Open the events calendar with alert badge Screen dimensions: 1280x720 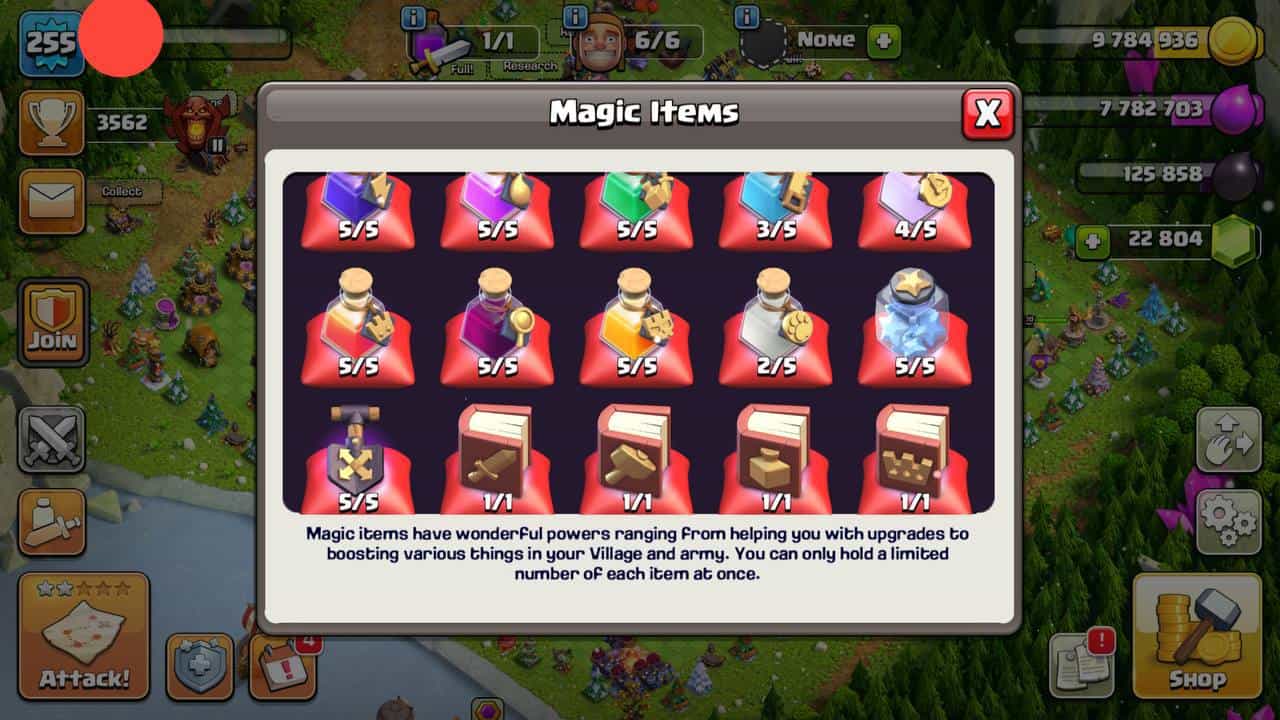(282, 665)
